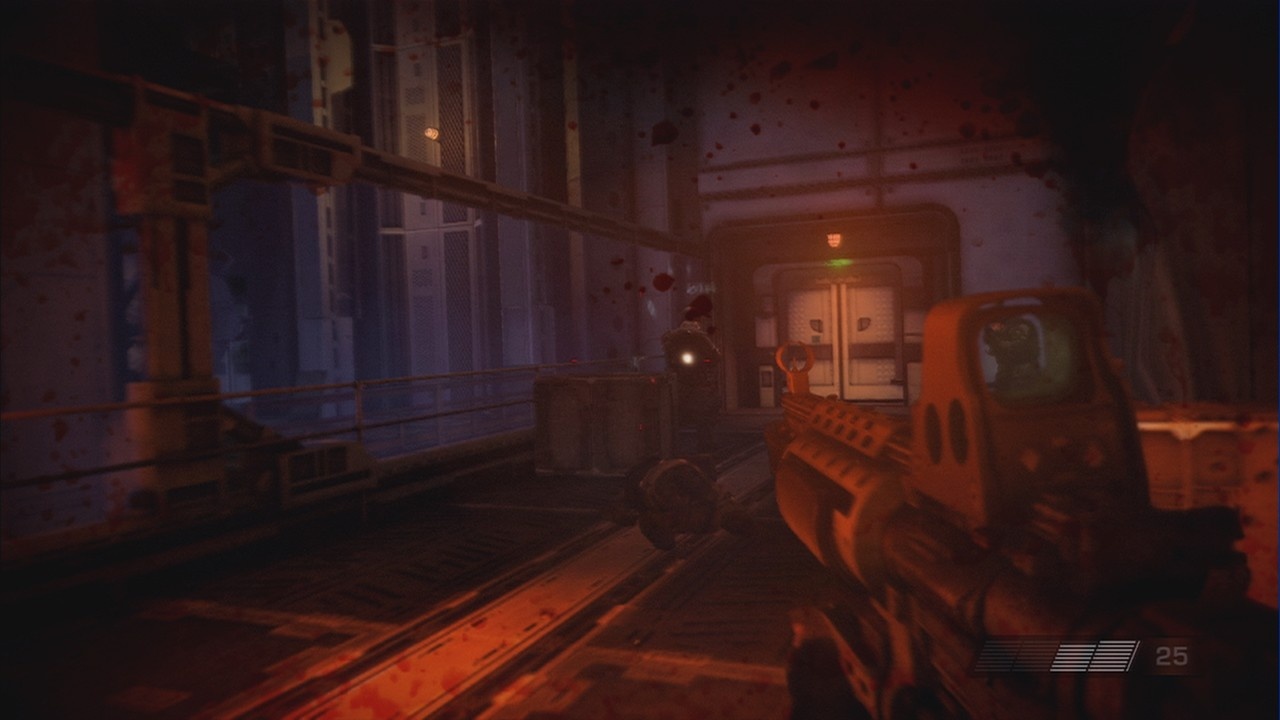This screenshot has width=1280, height=720.
Task: Click the enemy soldier's glowing helmet light
Action: click(688, 357)
